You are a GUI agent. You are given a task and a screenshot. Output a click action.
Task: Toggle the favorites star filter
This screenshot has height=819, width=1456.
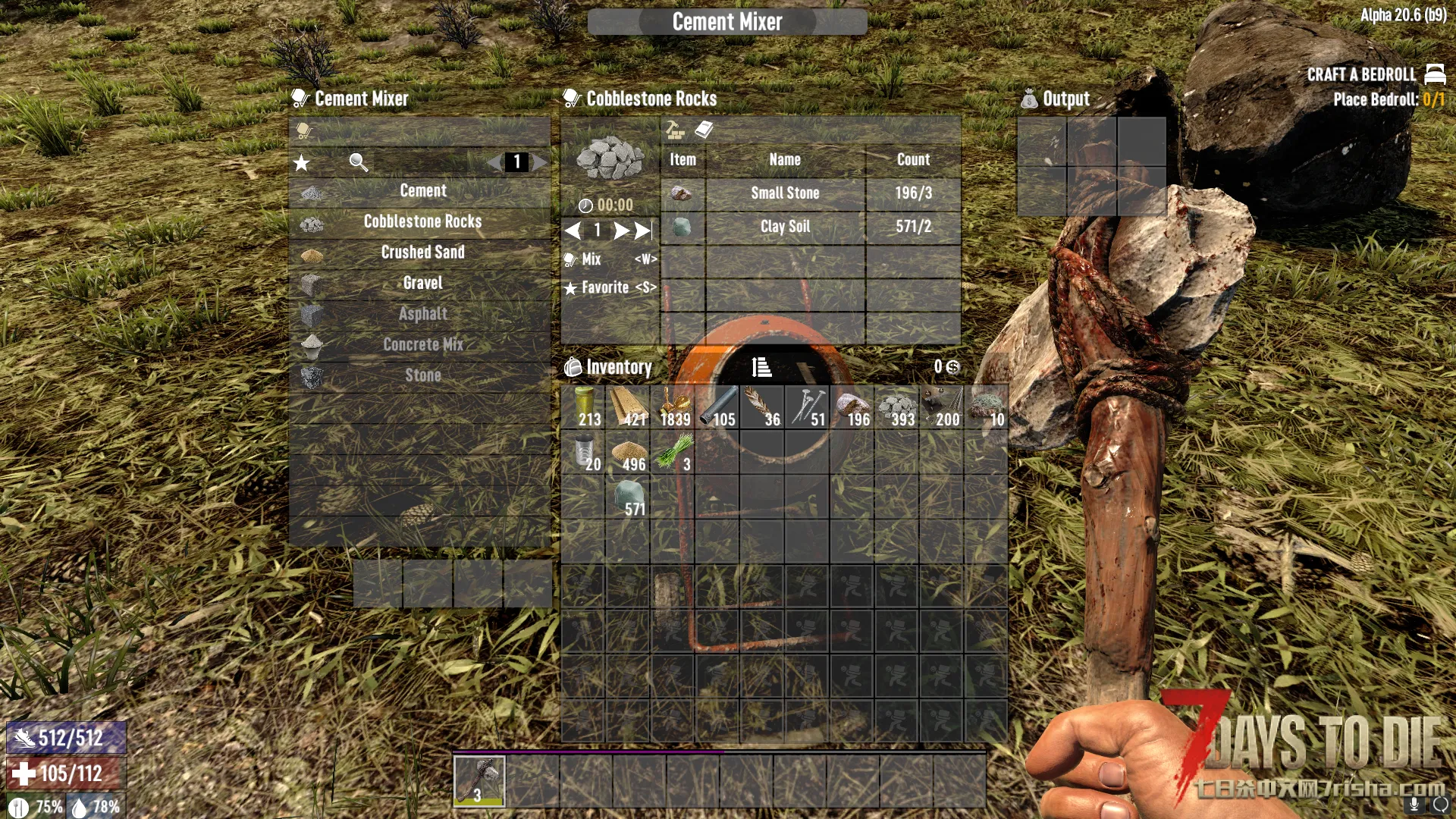[x=302, y=162]
